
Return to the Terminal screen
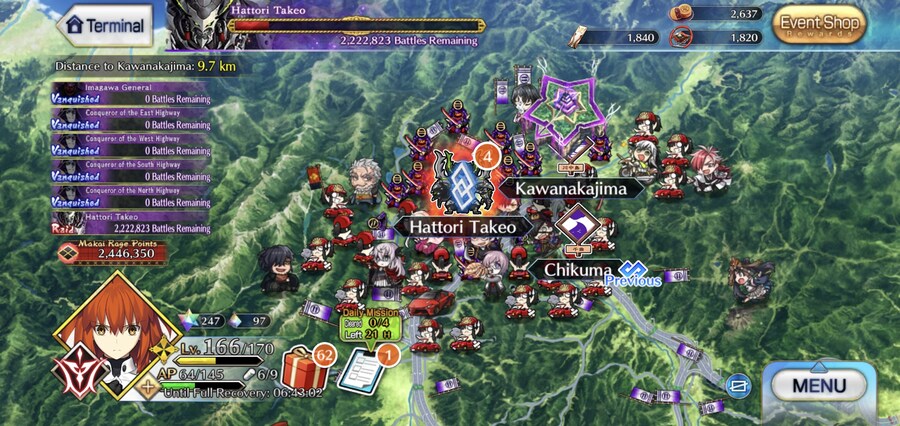click(x=106, y=25)
